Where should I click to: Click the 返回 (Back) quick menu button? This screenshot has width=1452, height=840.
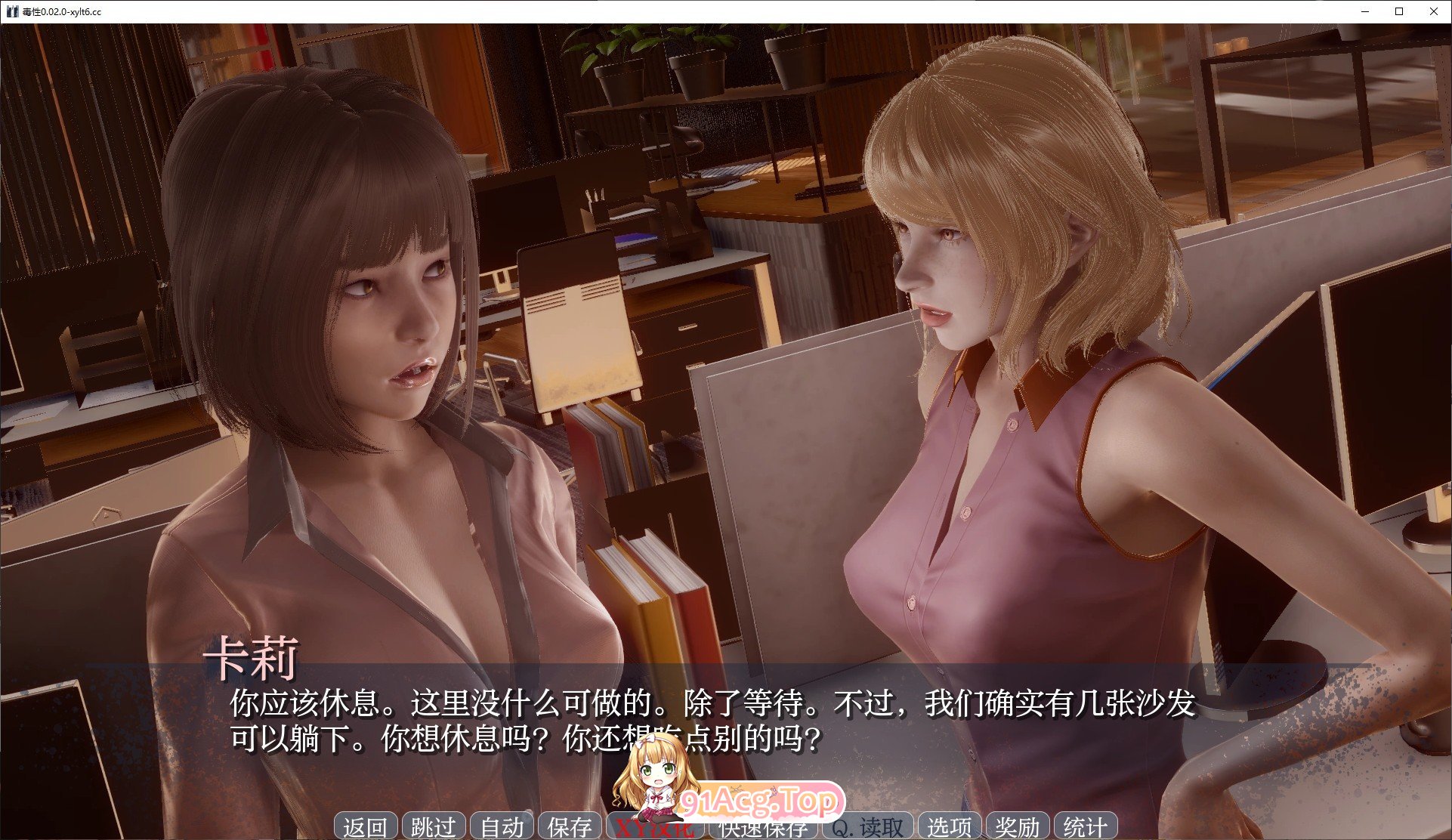pyautogui.click(x=368, y=826)
